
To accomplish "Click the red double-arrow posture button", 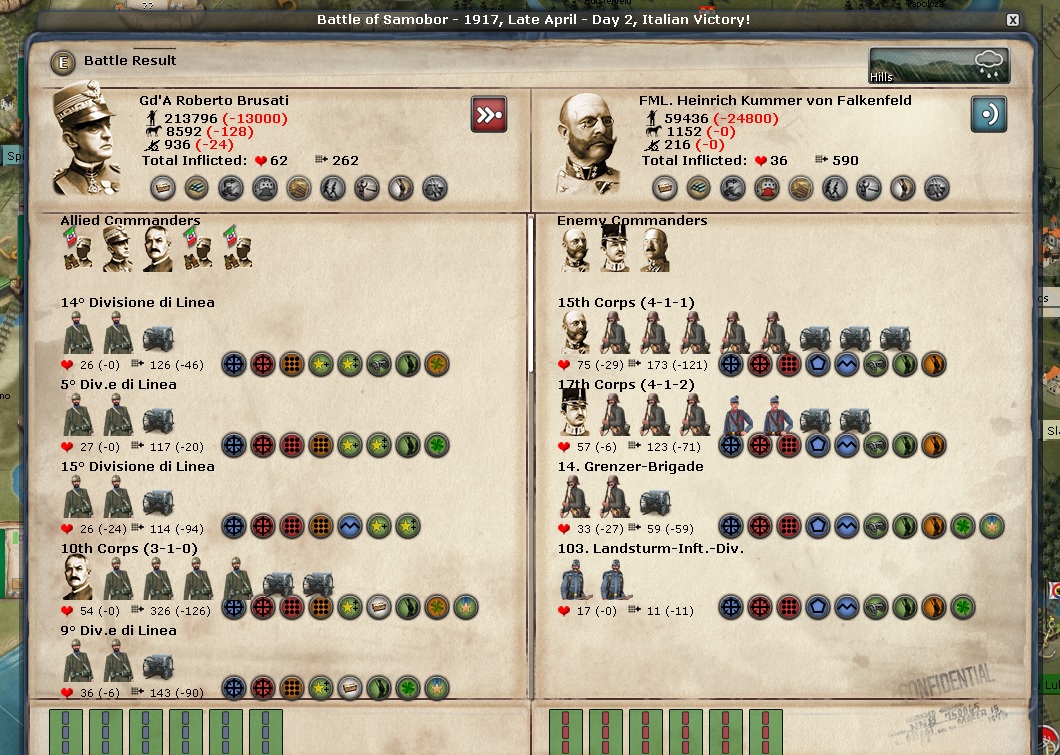I will click(x=489, y=114).
